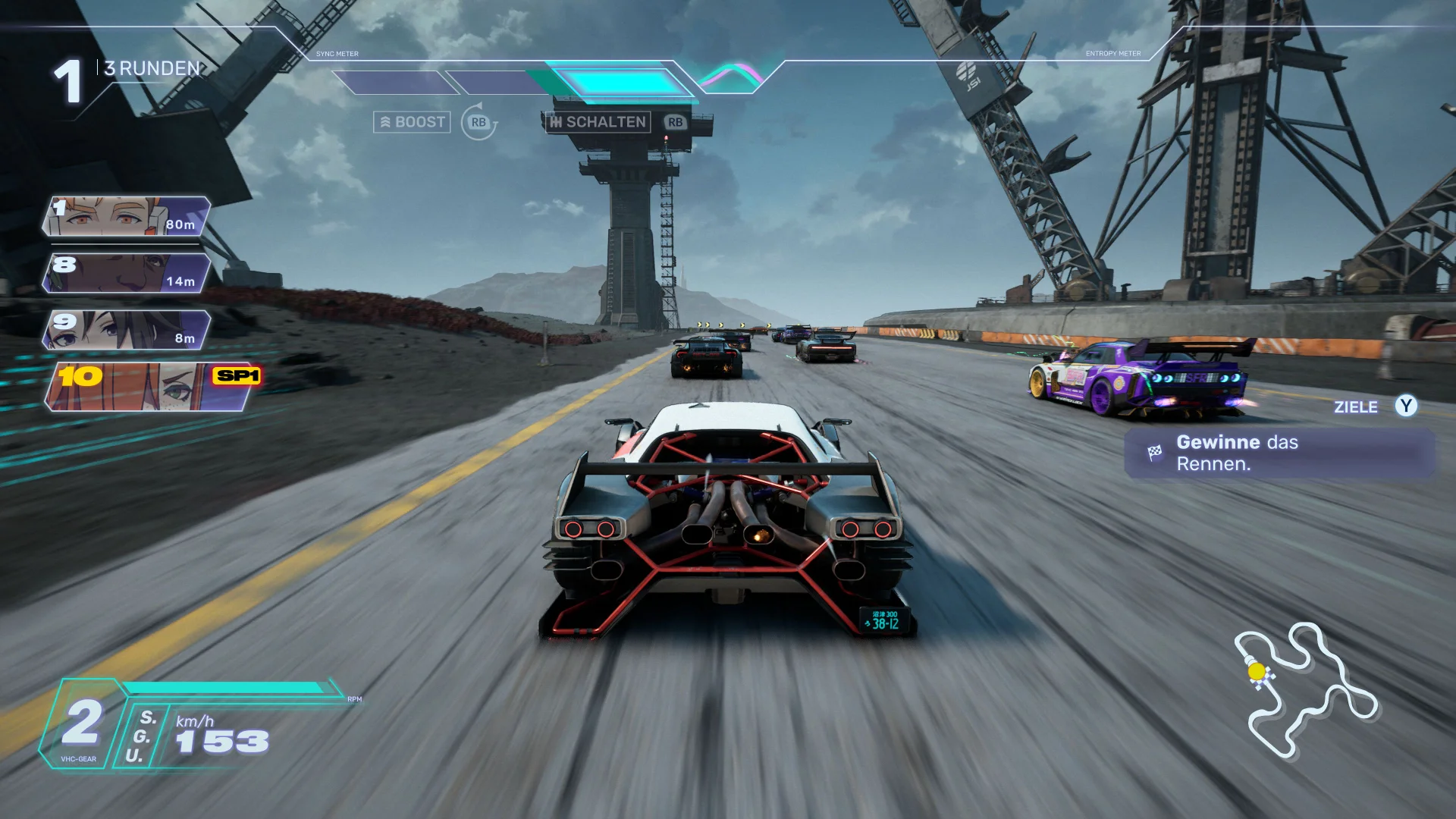Click the VHC-GEAR indicator hexagon
The image size is (1456, 819).
point(81,725)
